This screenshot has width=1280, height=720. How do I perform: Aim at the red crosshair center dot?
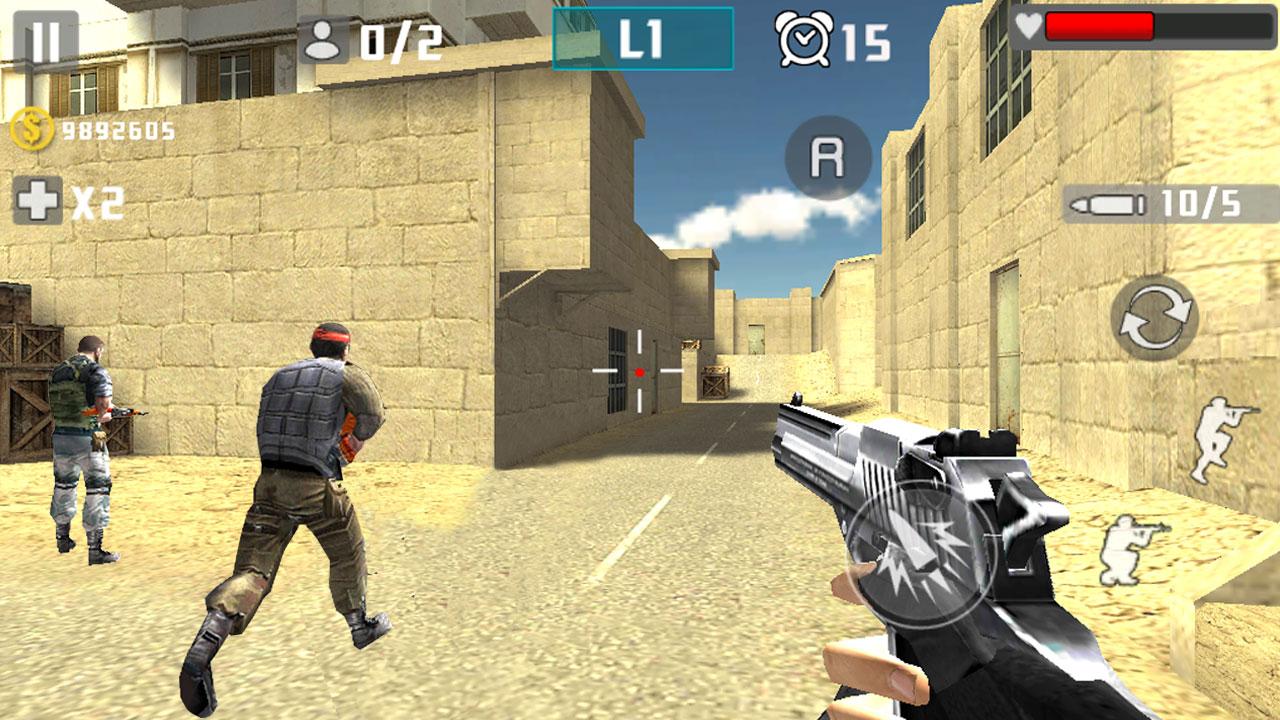click(x=637, y=372)
